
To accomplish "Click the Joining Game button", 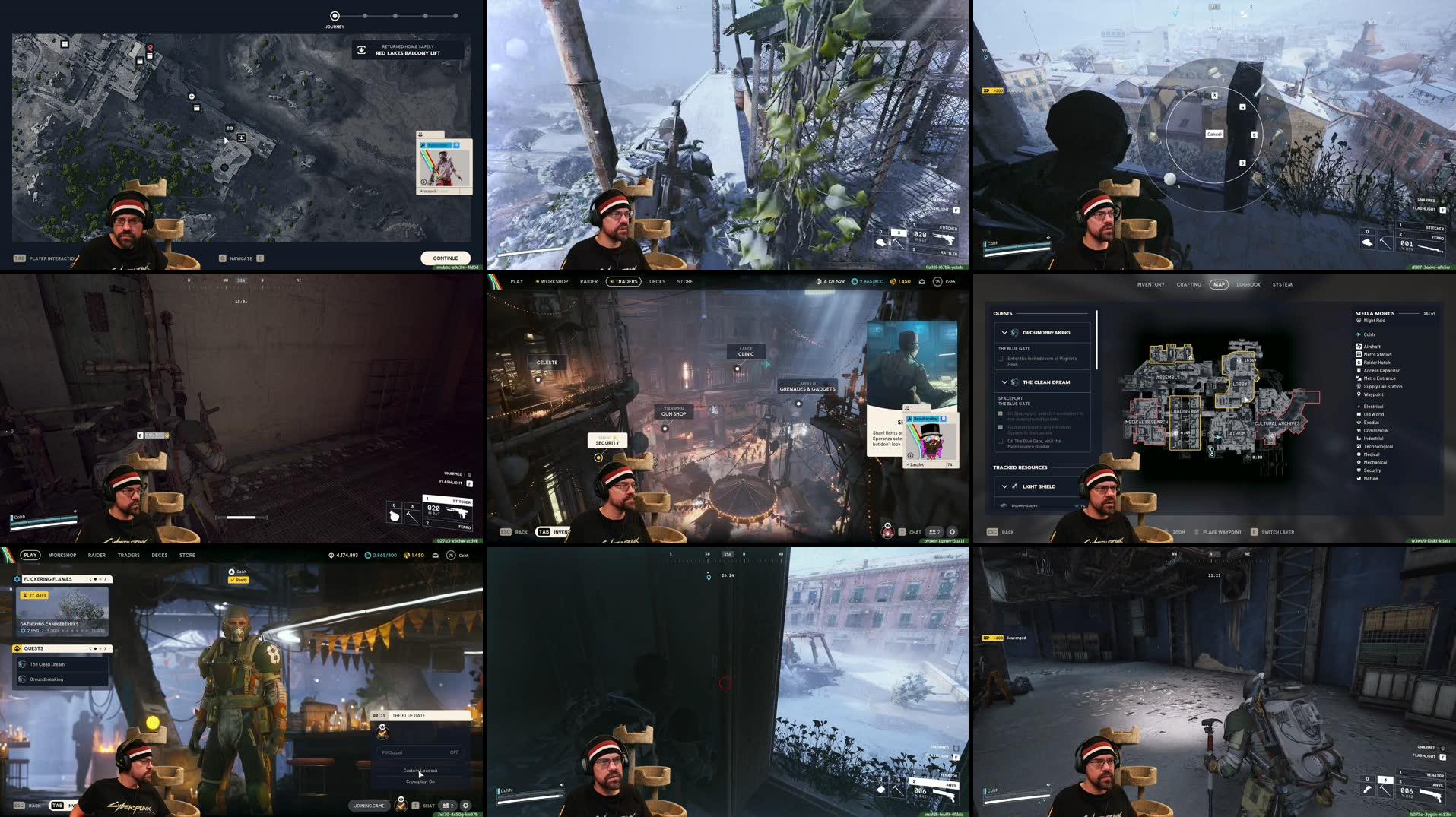I will point(370,806).
